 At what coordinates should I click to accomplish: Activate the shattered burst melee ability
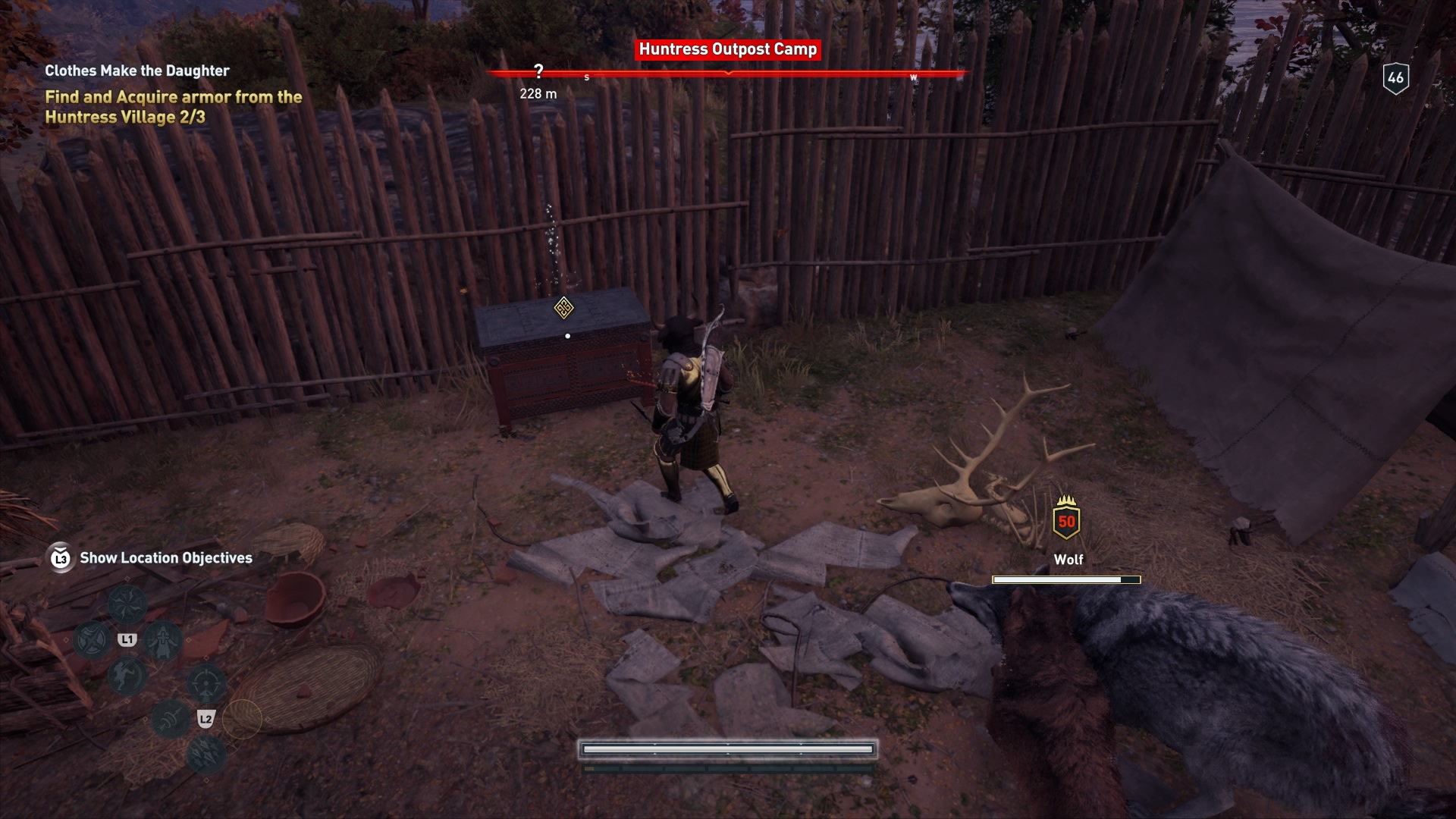(127, 604)
